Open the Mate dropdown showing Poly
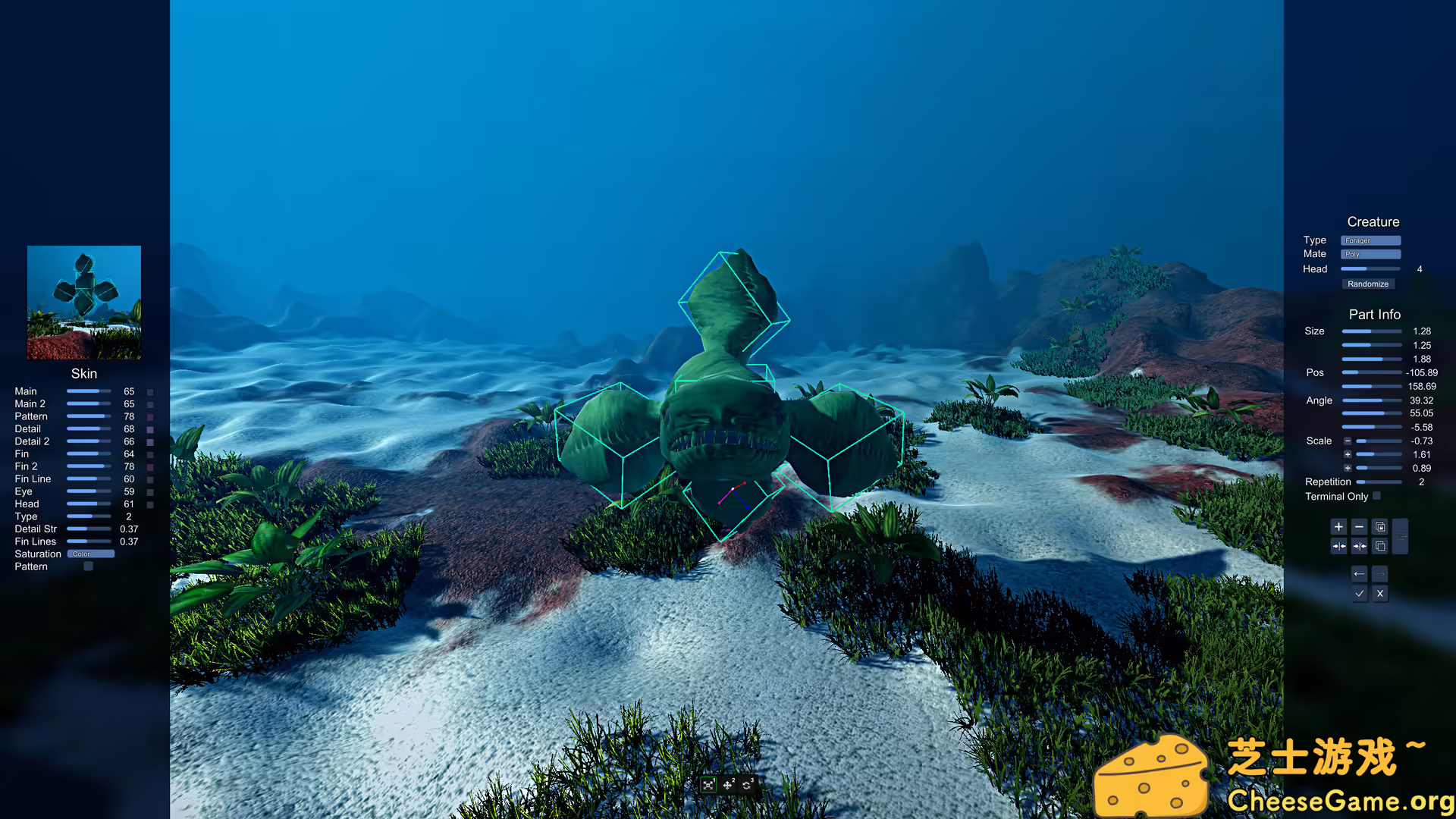The height and width of the screenshot is (819, 1456). [x=1370, y=253]
